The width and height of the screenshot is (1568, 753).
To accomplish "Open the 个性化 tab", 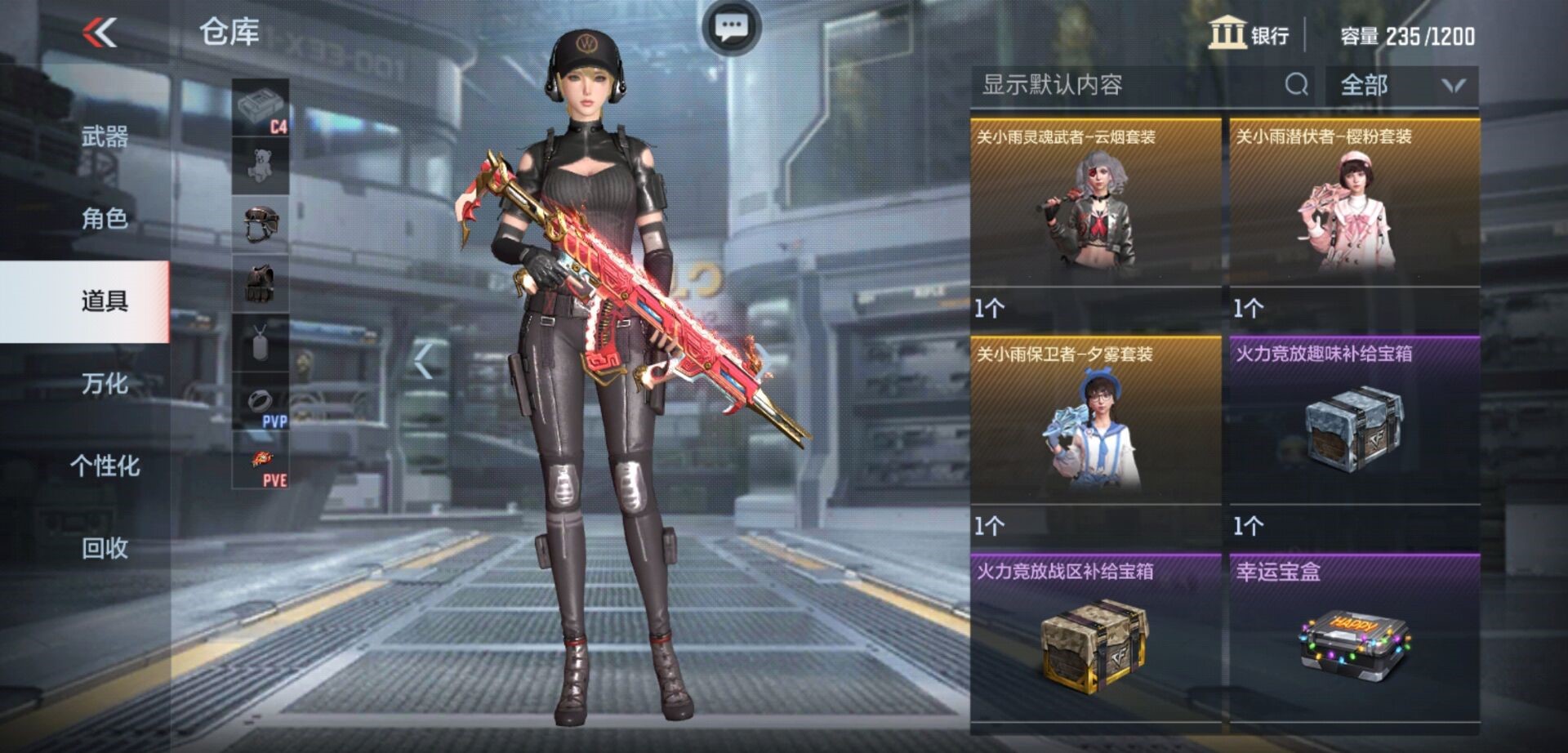I will (105, 466).
